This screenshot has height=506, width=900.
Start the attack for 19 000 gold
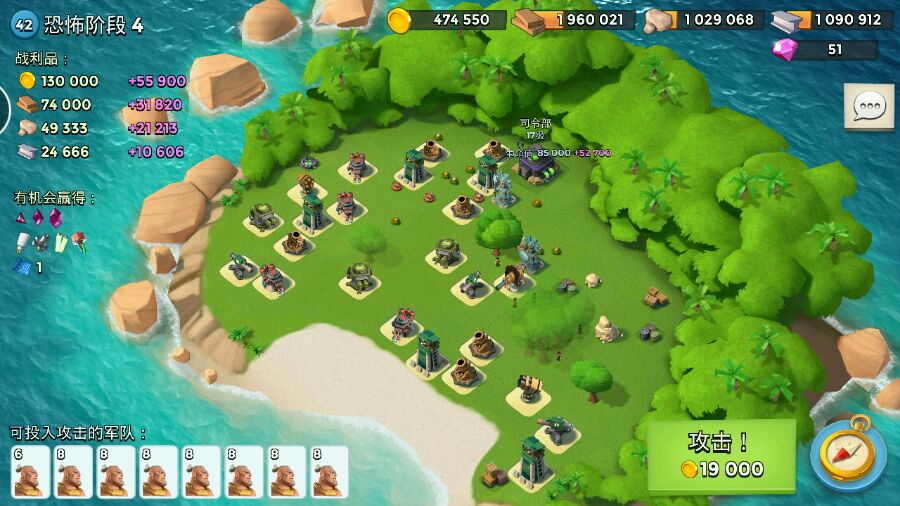[x=721, y=455]
